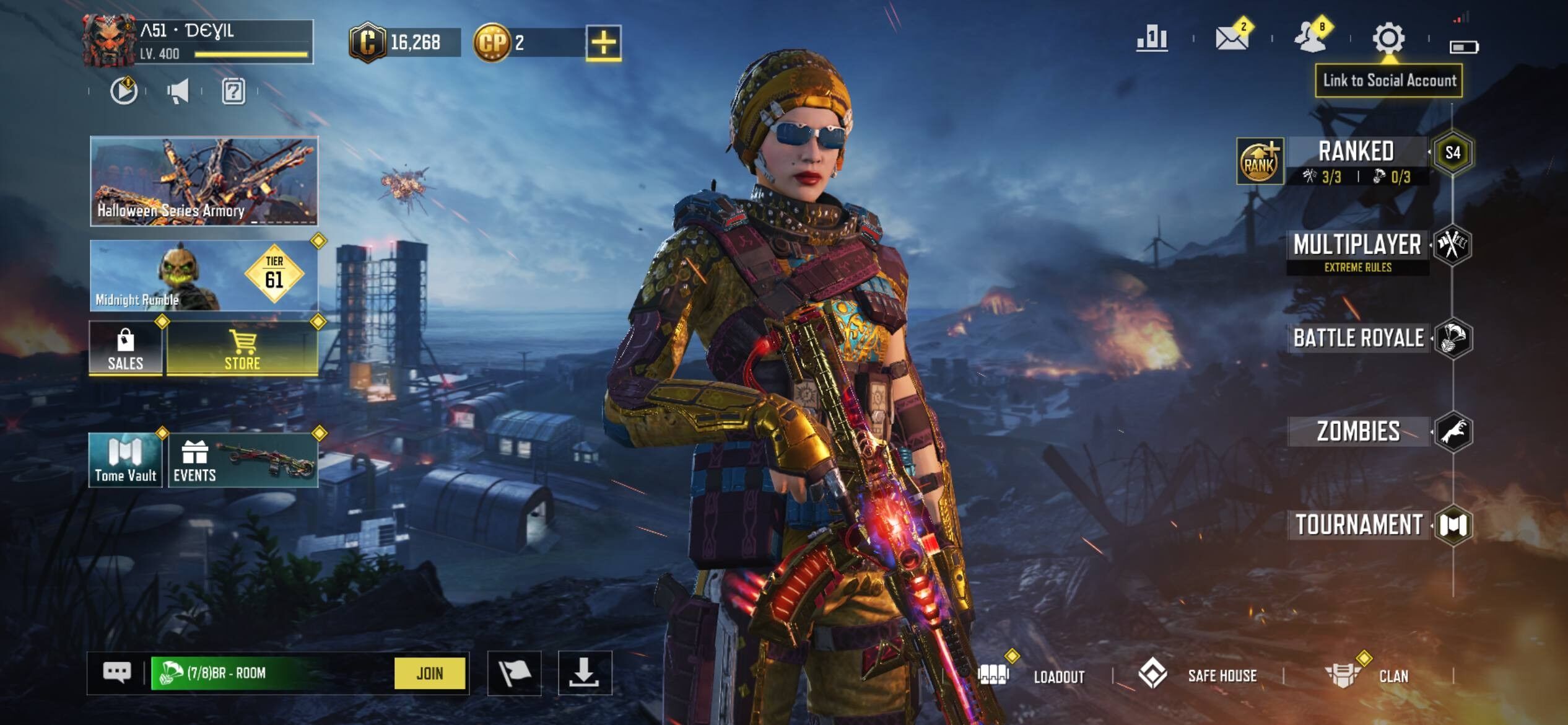Open the Ranked mode menu
The image size is (1568, 725).
click(1356, 152)
